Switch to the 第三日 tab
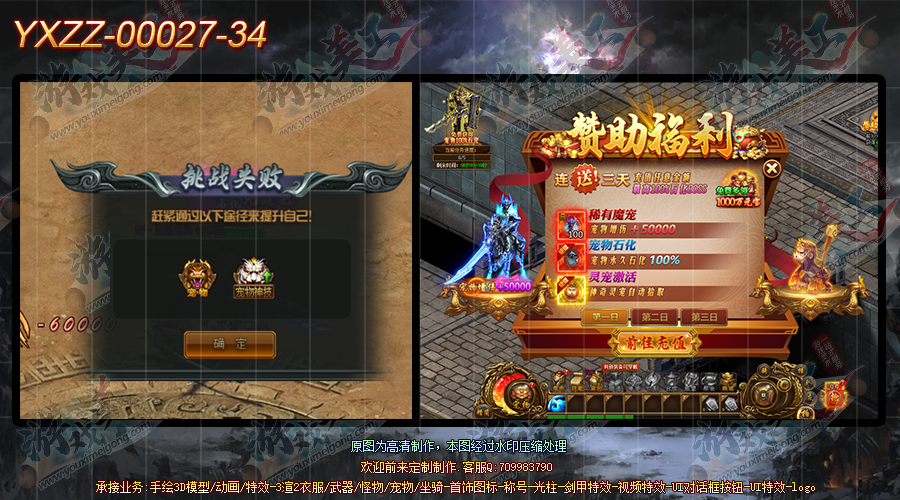The width and height of the screenshot is (900, 500). tap(704, 317)
